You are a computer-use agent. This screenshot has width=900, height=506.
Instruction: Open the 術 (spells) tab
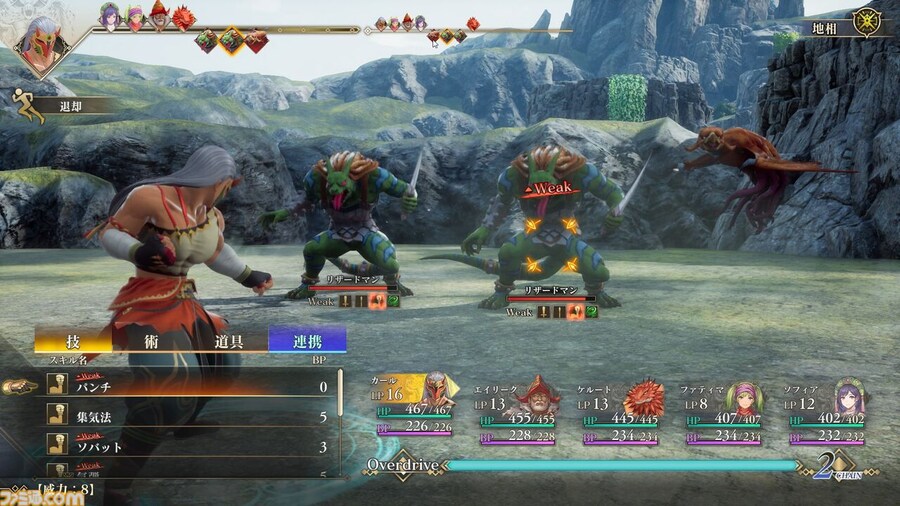click(151, 341)
